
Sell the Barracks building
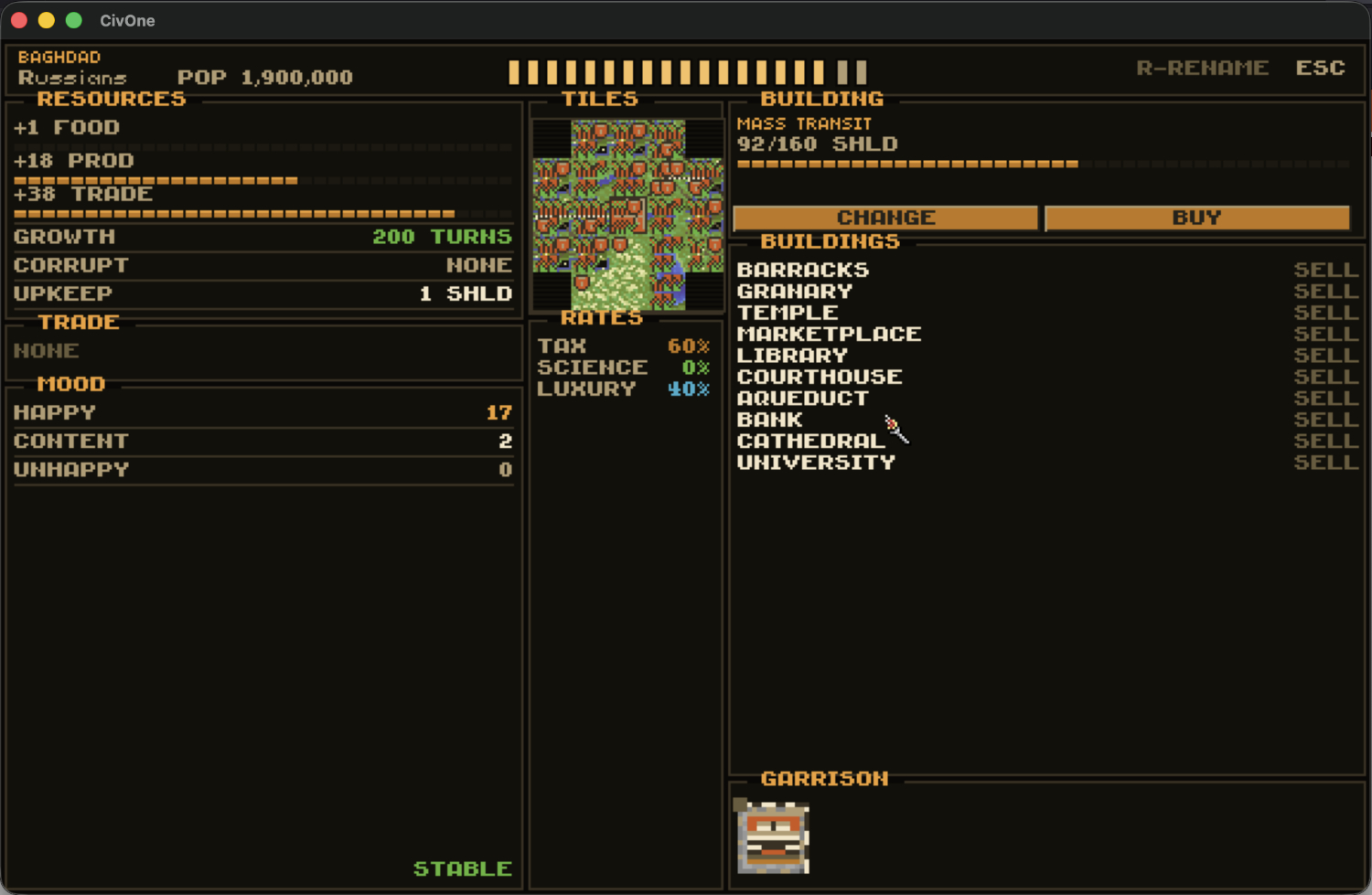point(1325,270)
